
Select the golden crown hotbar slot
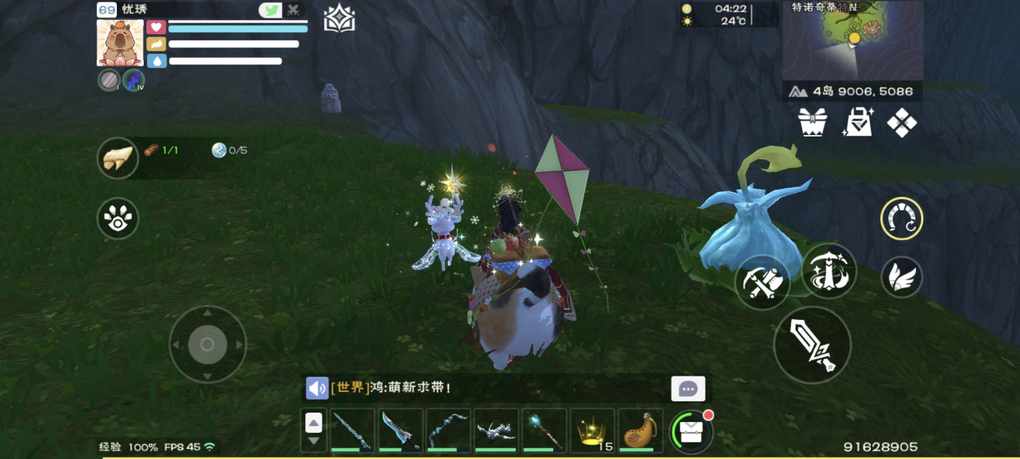(593, 430)
